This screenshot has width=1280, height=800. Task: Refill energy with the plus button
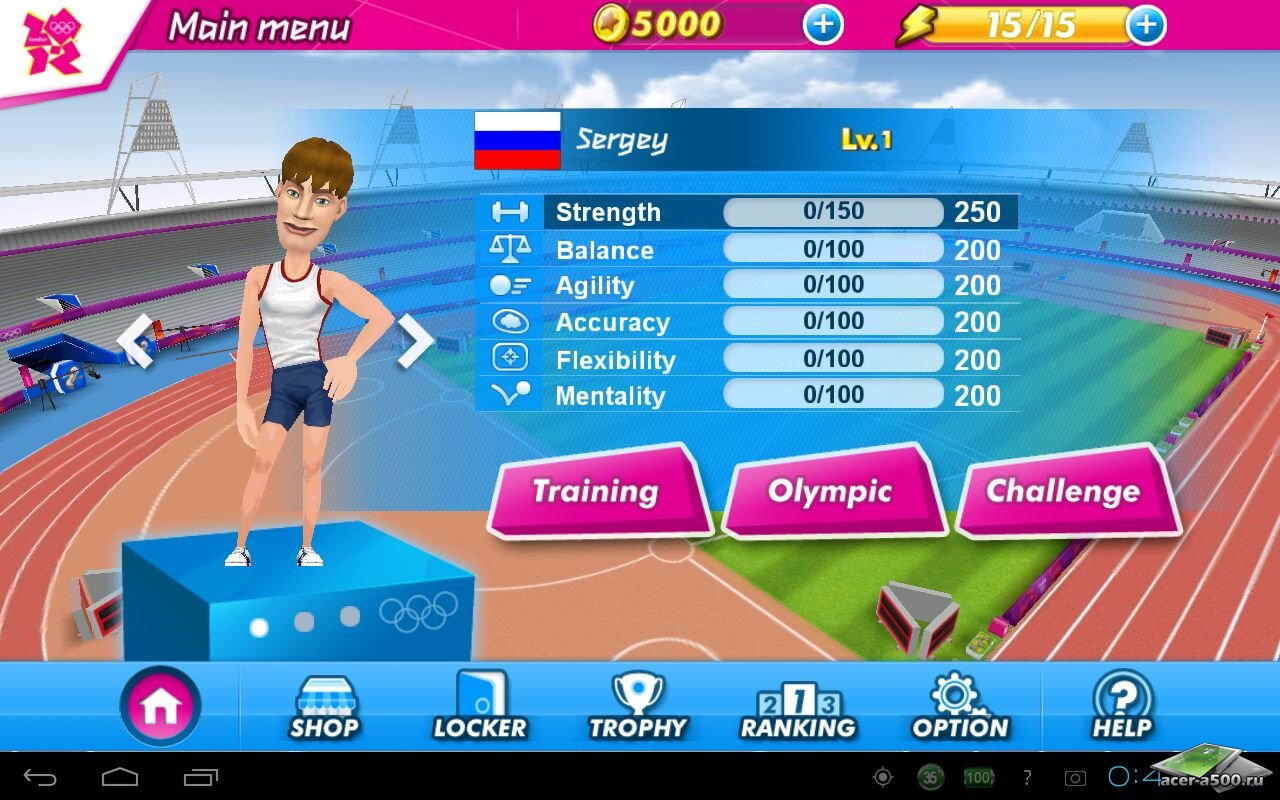coord(1146,25)
